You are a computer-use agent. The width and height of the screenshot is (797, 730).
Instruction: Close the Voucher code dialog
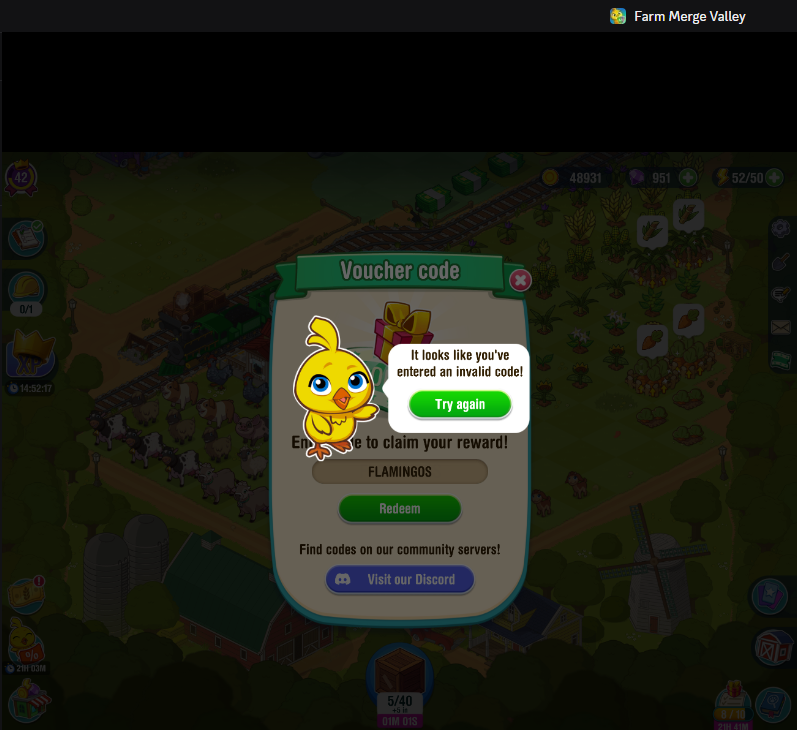tap(520, 280)
